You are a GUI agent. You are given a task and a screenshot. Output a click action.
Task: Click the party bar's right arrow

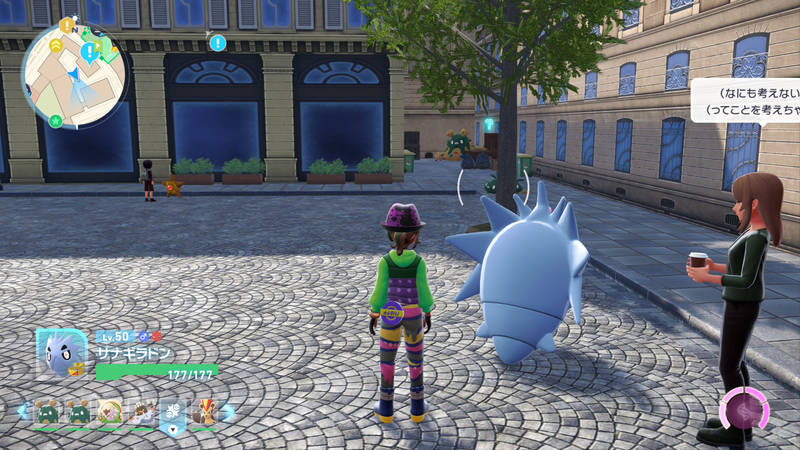pos(229,411)
